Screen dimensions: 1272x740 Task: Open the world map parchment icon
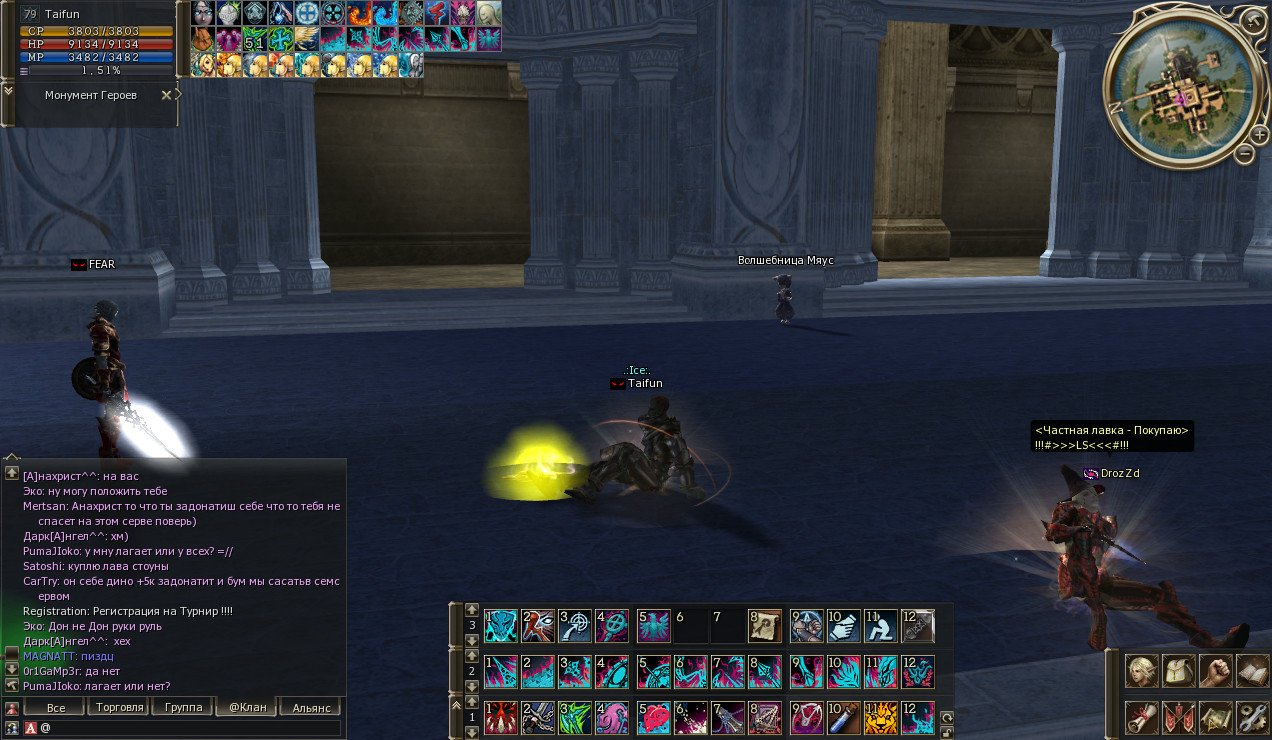1216,717
